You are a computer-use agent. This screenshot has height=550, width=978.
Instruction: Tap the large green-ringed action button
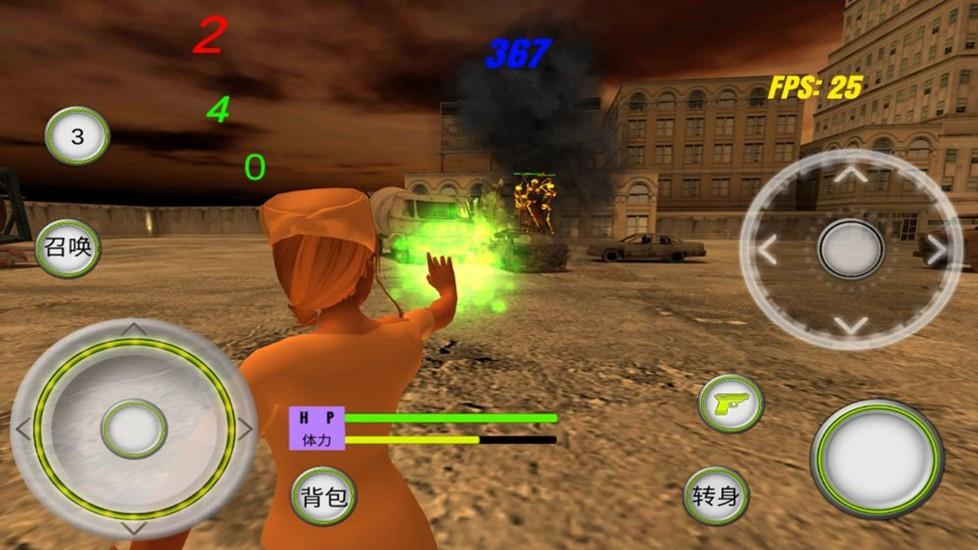(x=877, y=459)
